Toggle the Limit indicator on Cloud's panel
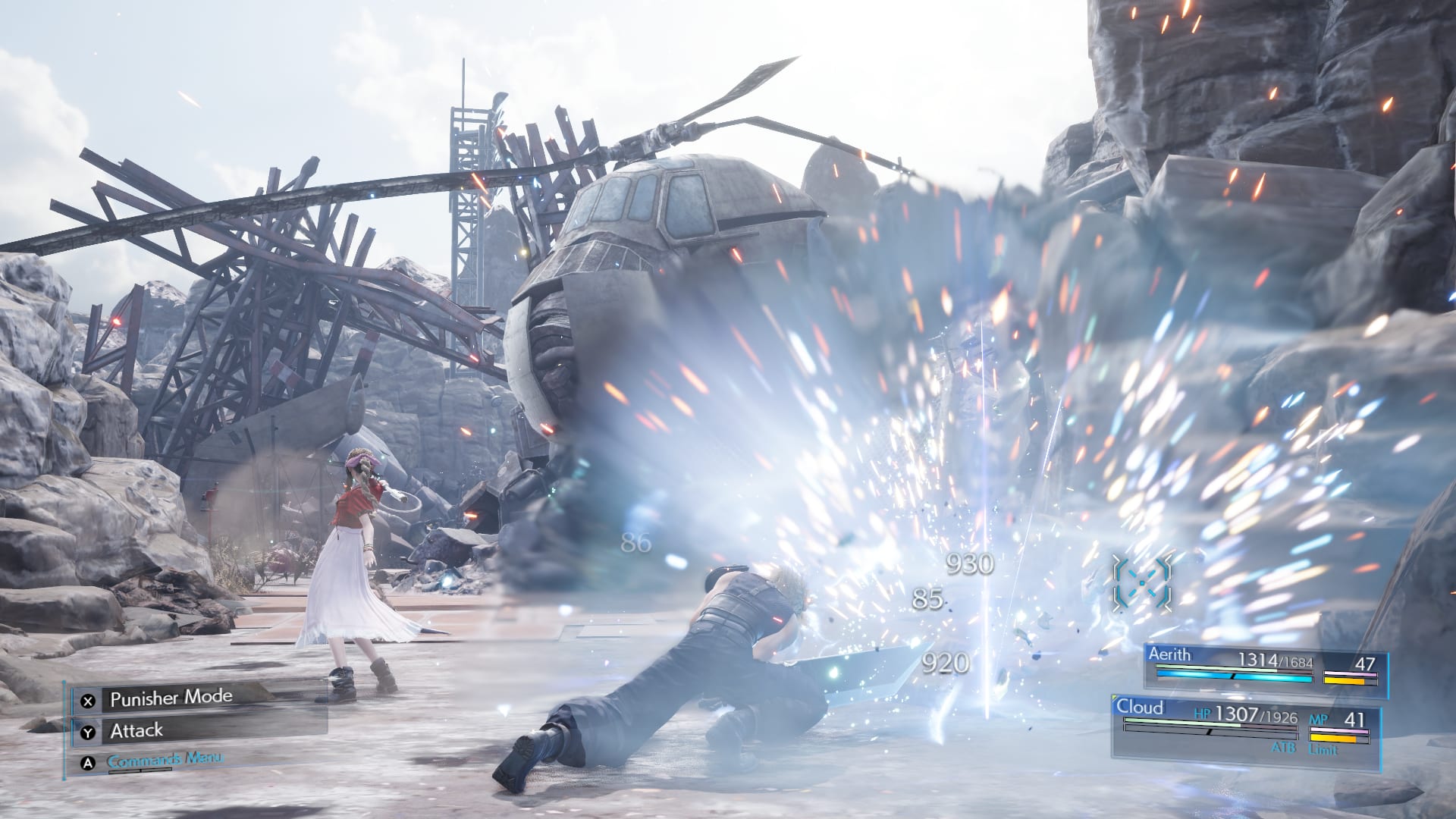Screen dimensions: 1456x819 coord(1323,749)
